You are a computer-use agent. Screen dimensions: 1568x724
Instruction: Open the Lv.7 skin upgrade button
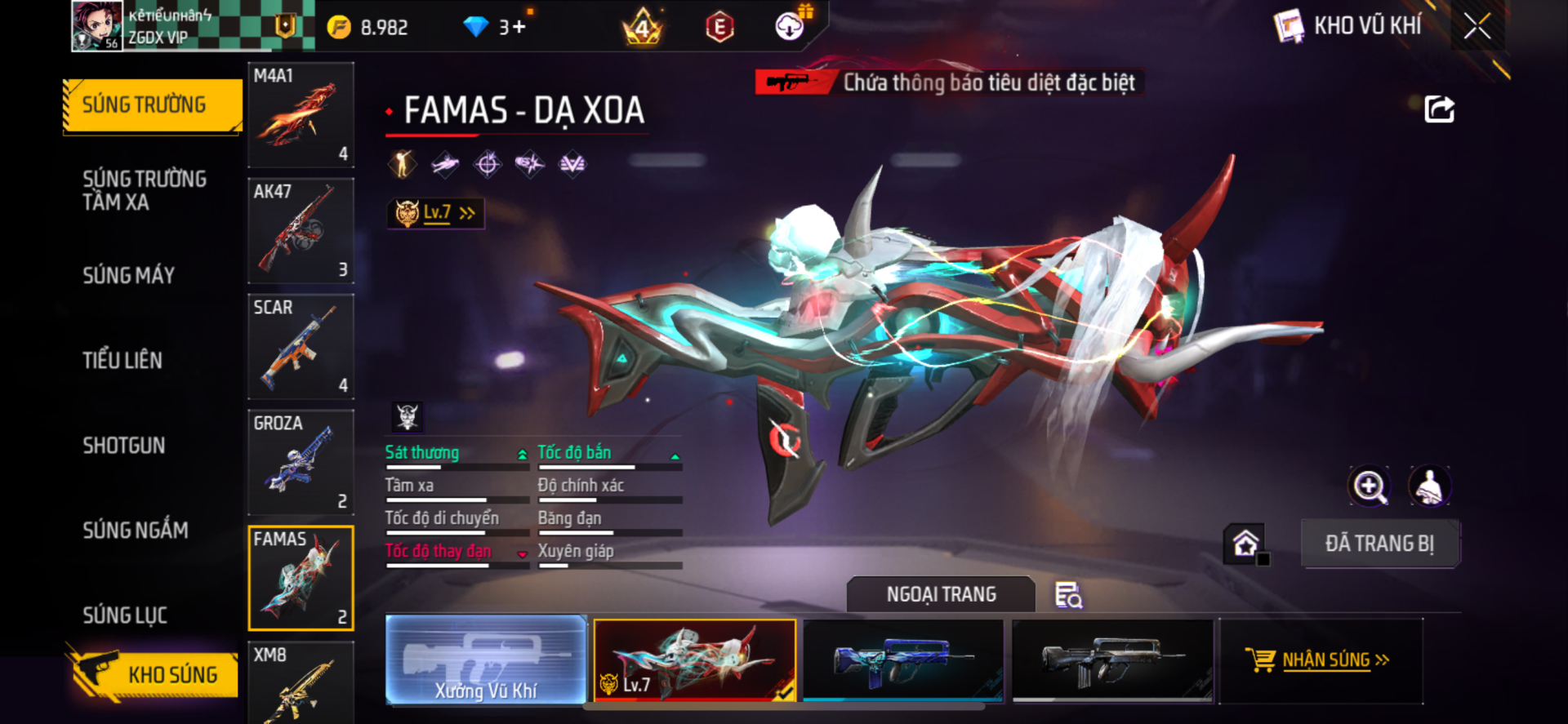[436, 213]
